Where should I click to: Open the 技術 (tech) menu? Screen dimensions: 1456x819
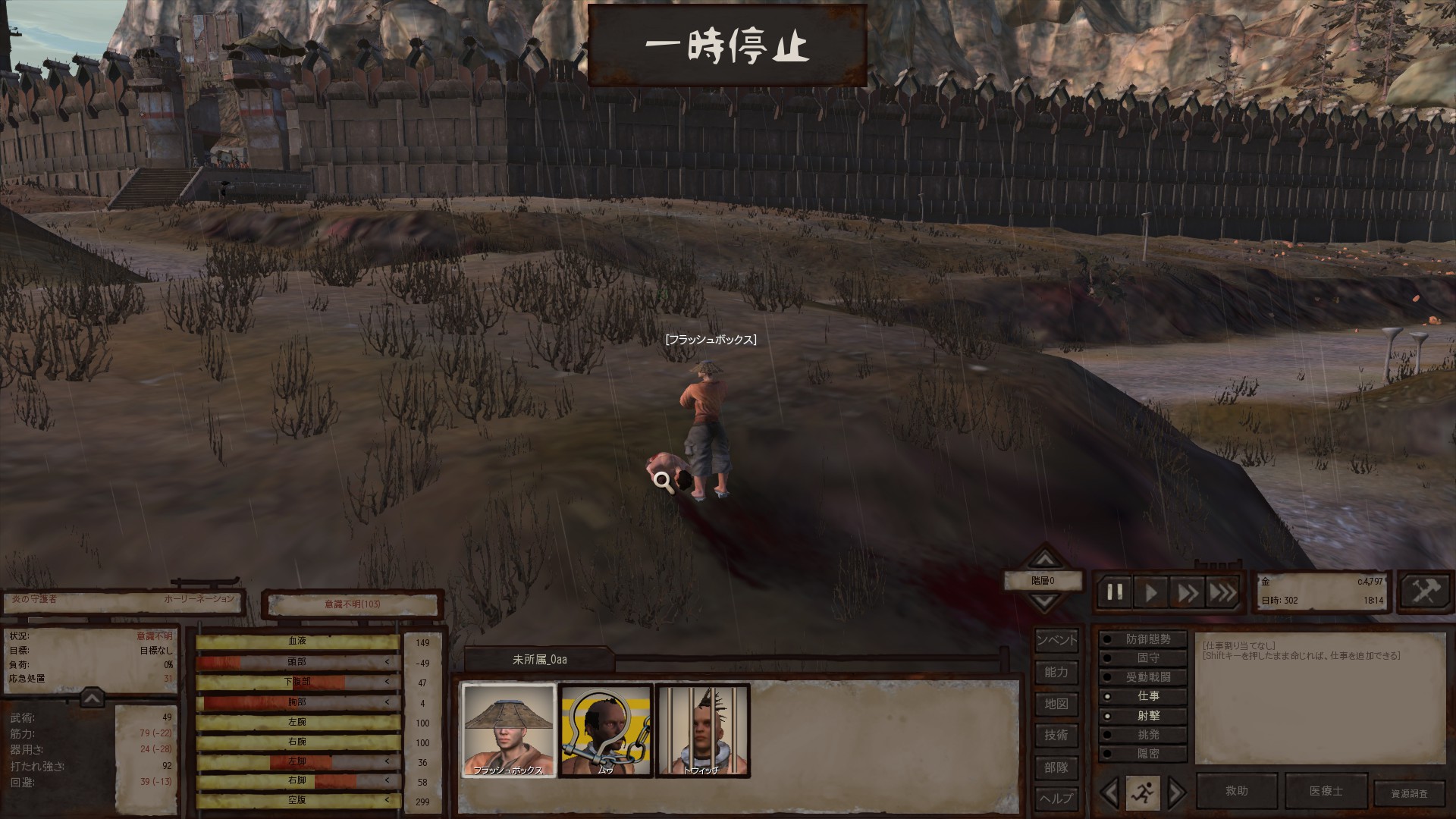[1056, 735]
